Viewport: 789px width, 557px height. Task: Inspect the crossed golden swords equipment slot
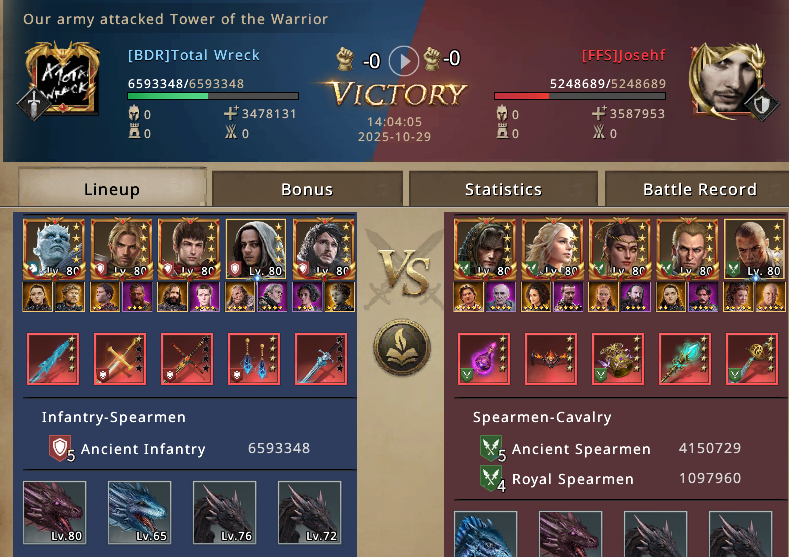(x=120, y=359)
